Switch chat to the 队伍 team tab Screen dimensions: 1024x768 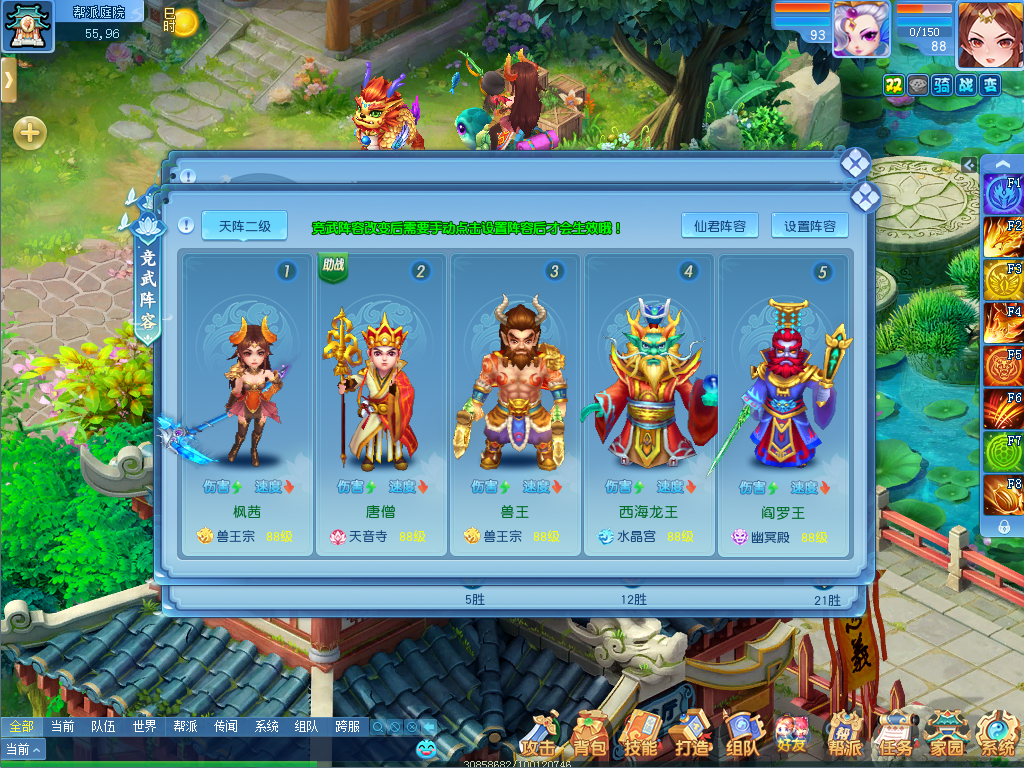tap(103, 727)
